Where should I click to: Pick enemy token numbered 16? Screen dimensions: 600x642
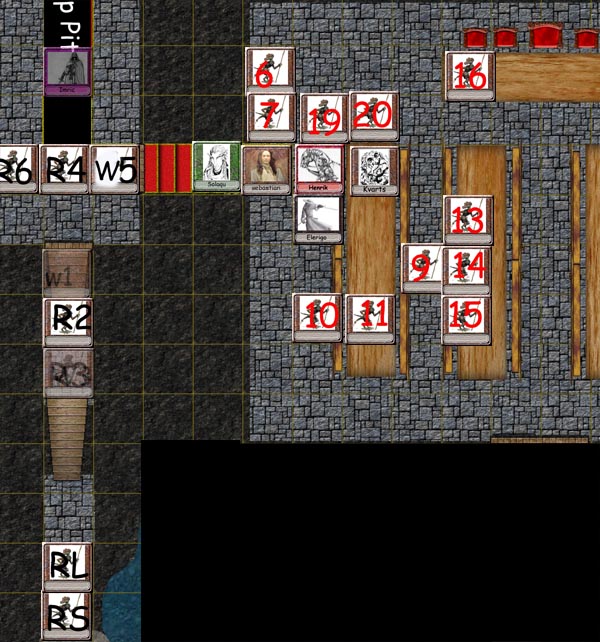(x=469, y=76)
